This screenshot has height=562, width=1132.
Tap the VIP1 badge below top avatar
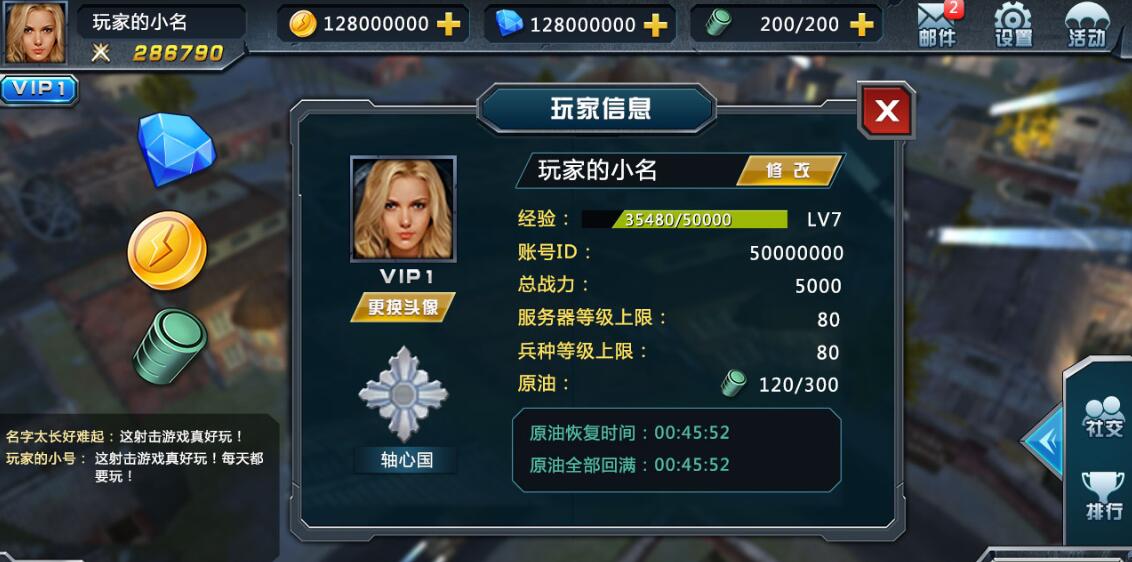pyautogui.click(x=39, y=89)
